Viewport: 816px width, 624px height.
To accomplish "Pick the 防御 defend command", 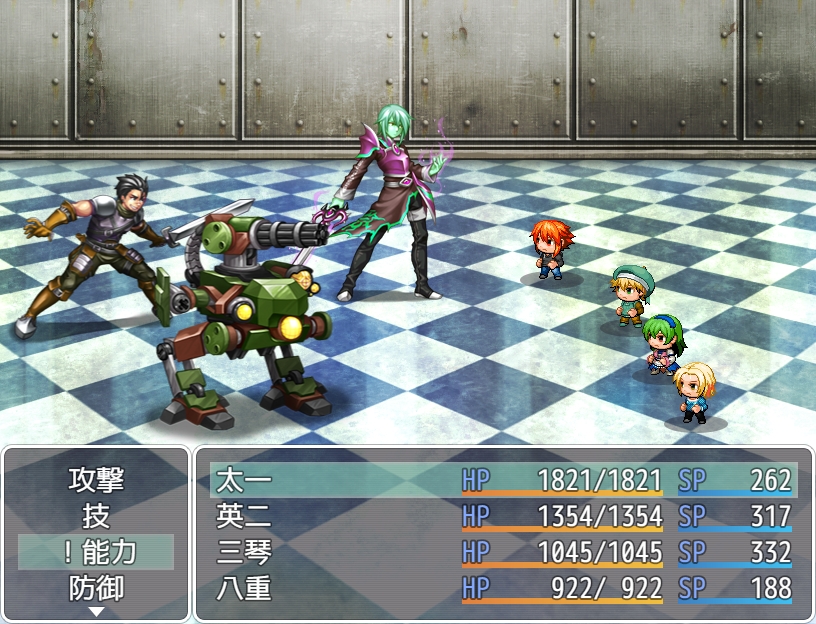I will click(96, 587).
